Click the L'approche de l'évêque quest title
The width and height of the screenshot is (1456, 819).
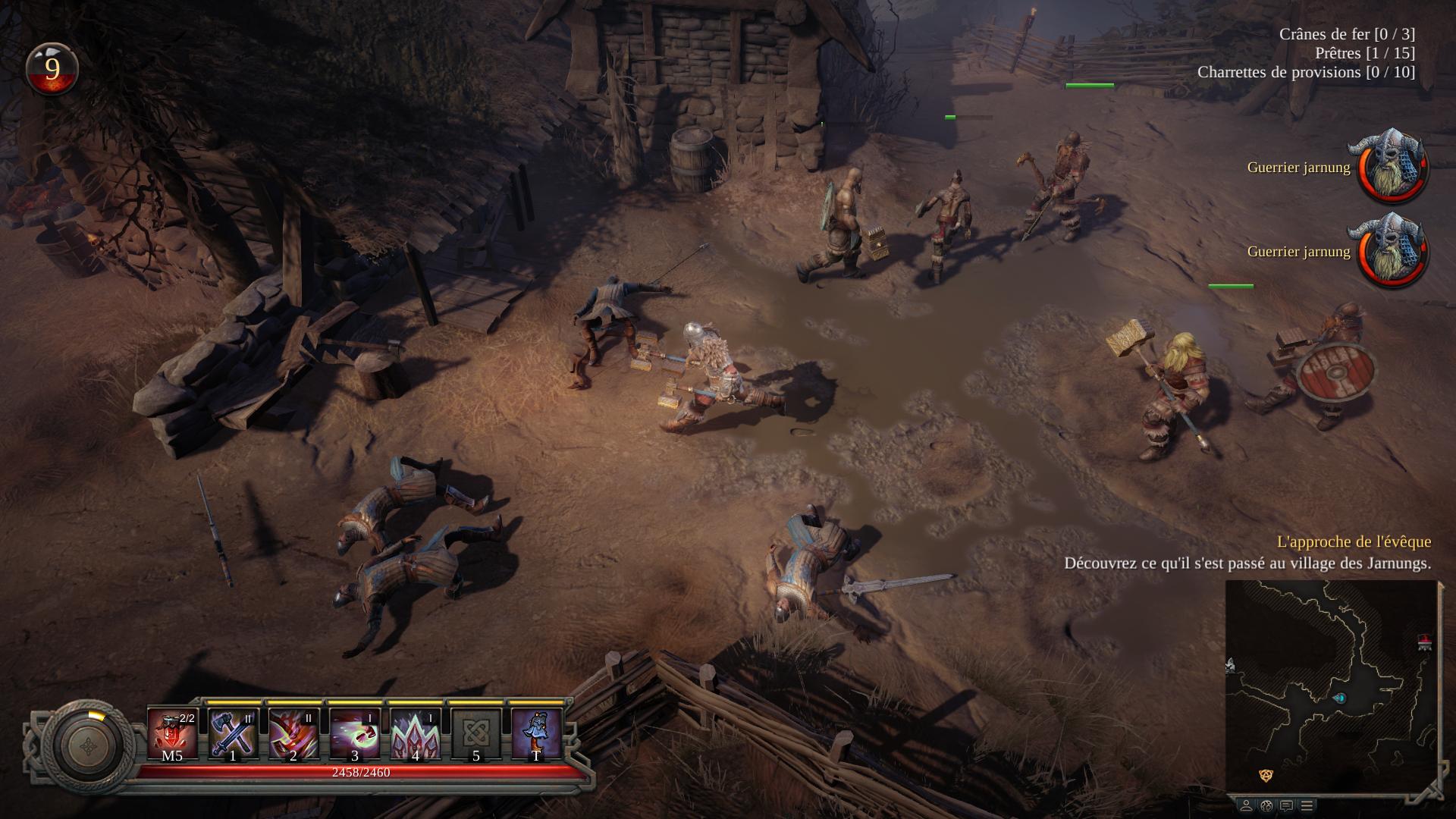point(1354,541)
